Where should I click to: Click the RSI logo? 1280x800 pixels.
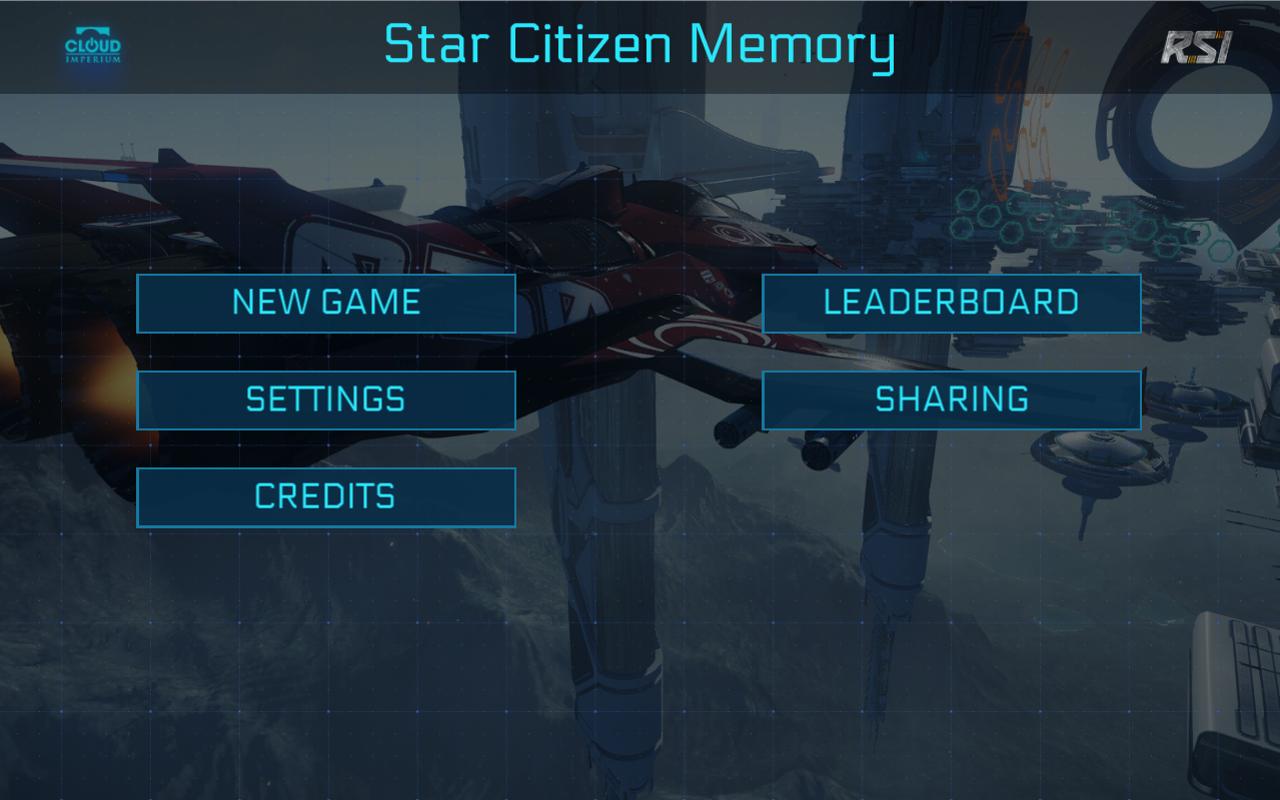1196,47
